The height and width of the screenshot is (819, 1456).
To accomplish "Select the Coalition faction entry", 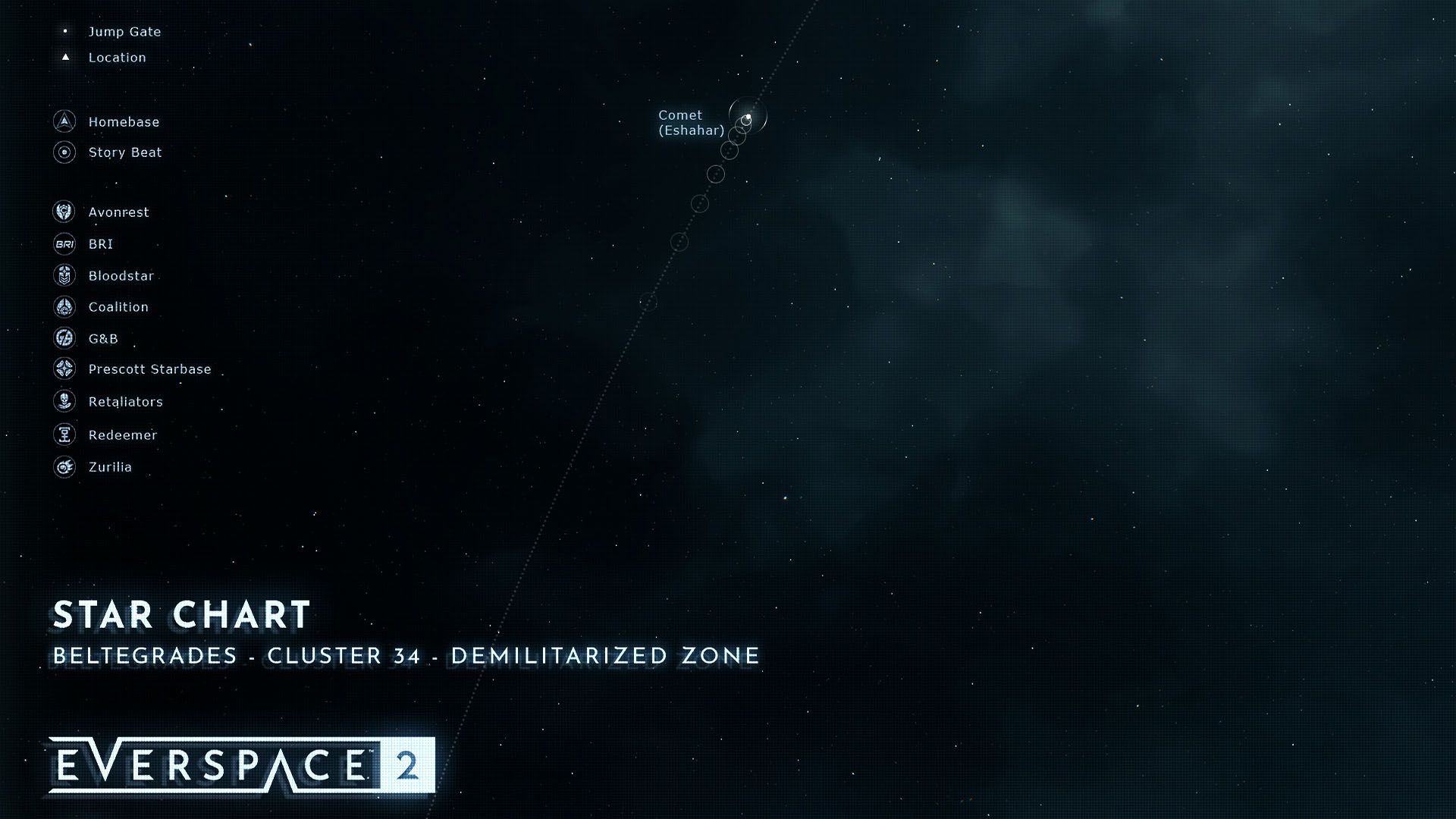I will pyautogui.click(x=118, y=307).
